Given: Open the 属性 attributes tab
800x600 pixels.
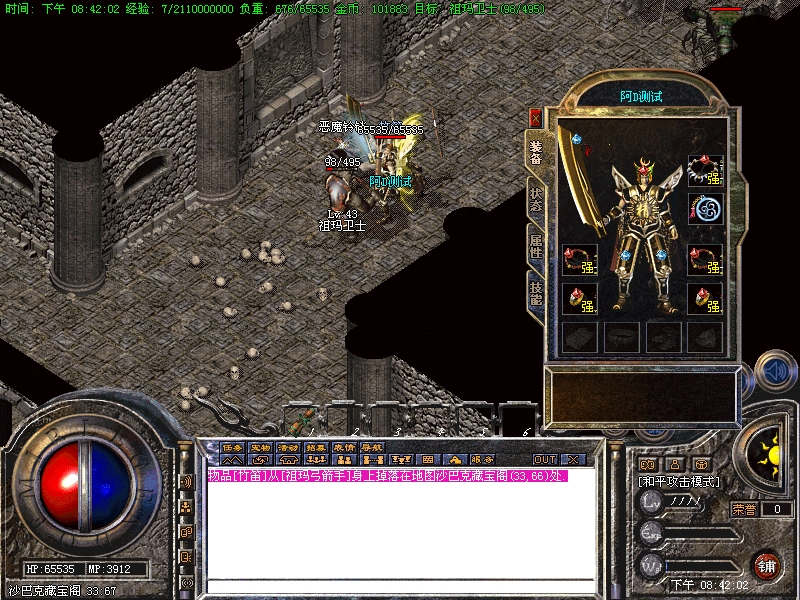Looking at the screenshot, I should 536,245.
